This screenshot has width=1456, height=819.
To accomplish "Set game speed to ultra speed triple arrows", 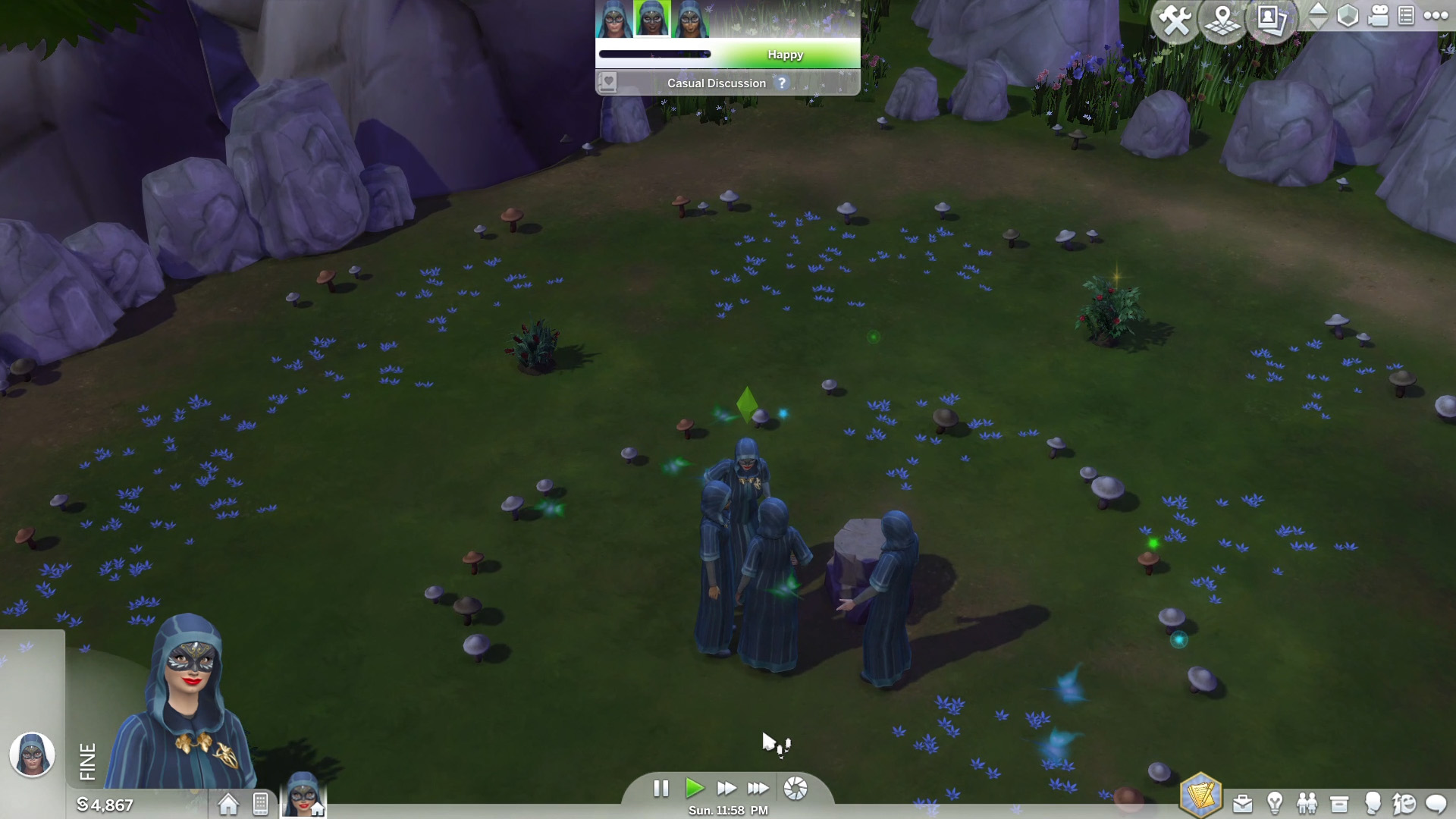I will 758,789.
